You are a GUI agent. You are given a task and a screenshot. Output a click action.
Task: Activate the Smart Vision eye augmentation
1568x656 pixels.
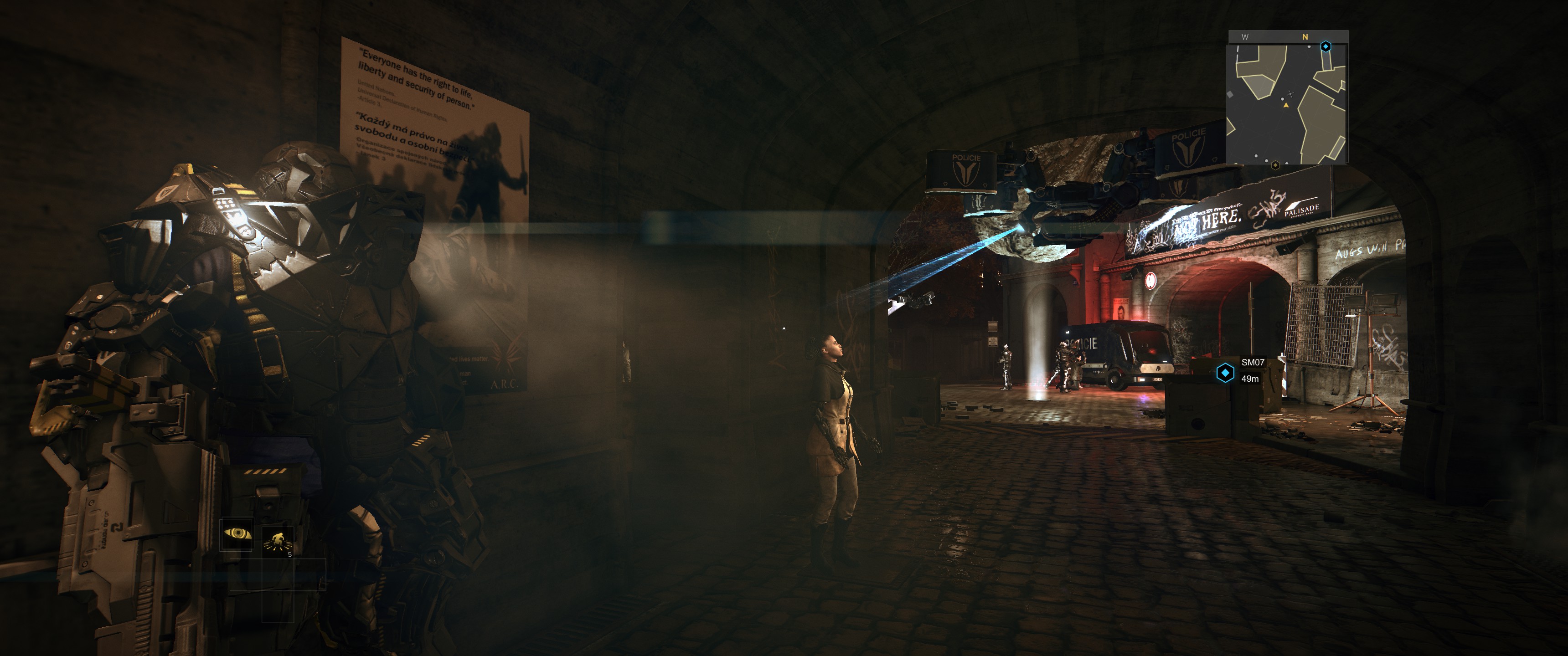[237, 534]
